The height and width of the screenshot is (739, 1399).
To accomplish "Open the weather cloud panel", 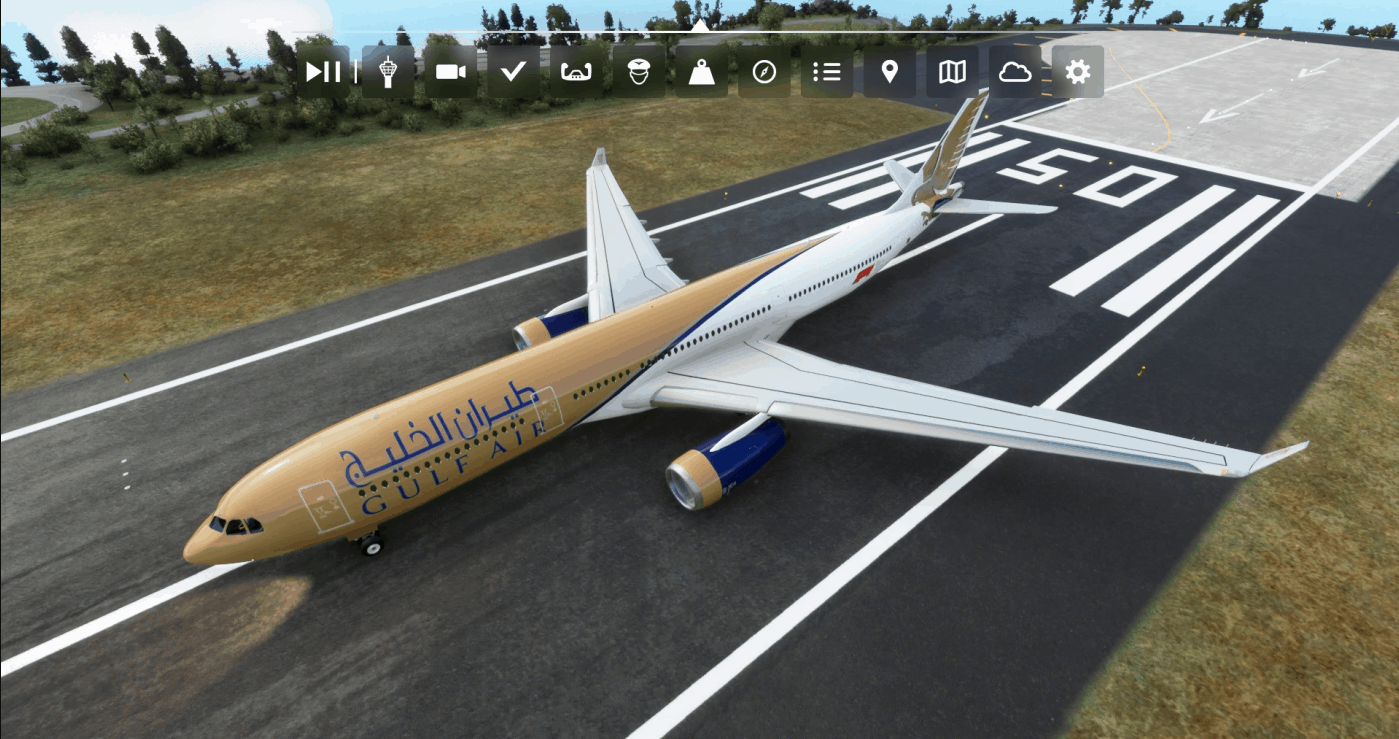I will [1015, 72].
